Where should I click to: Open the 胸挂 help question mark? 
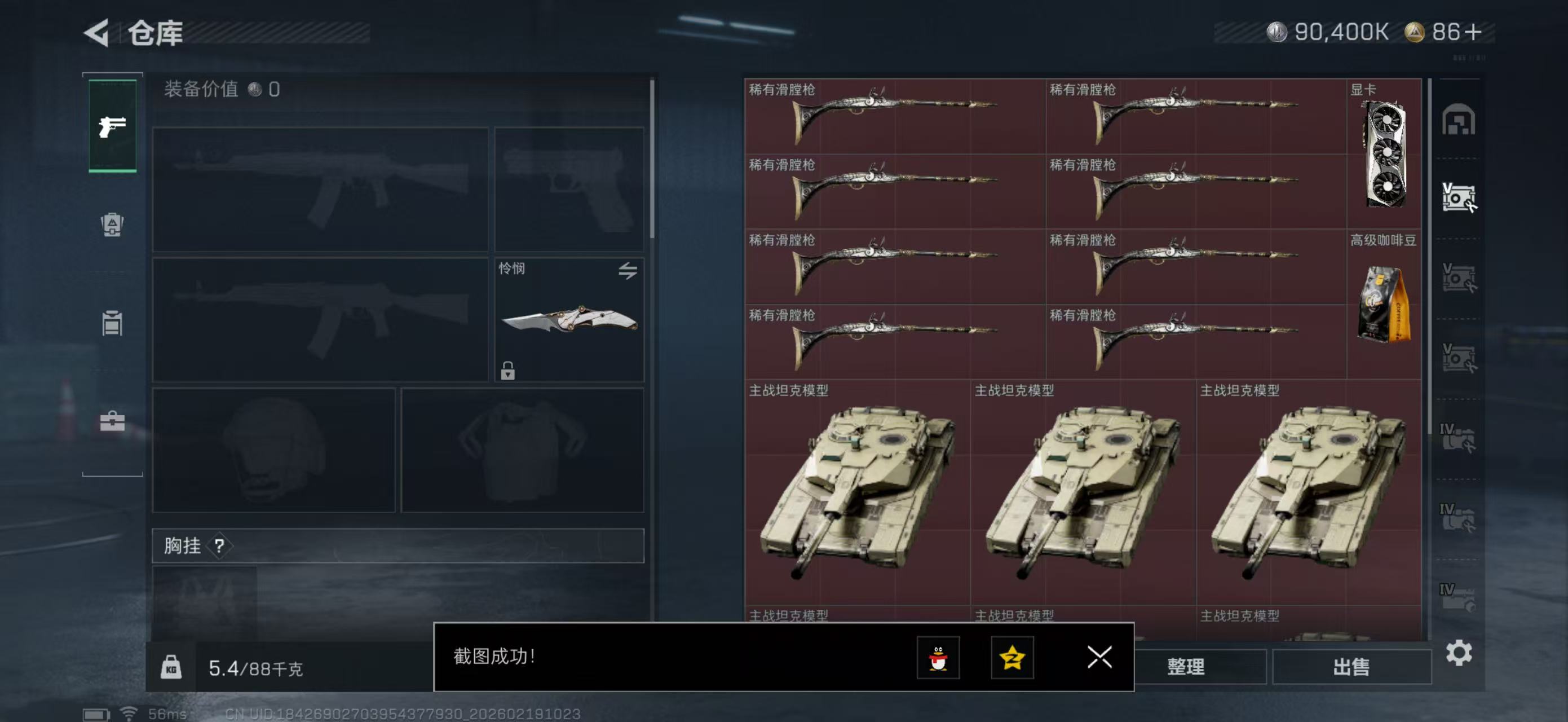(219, 546)
